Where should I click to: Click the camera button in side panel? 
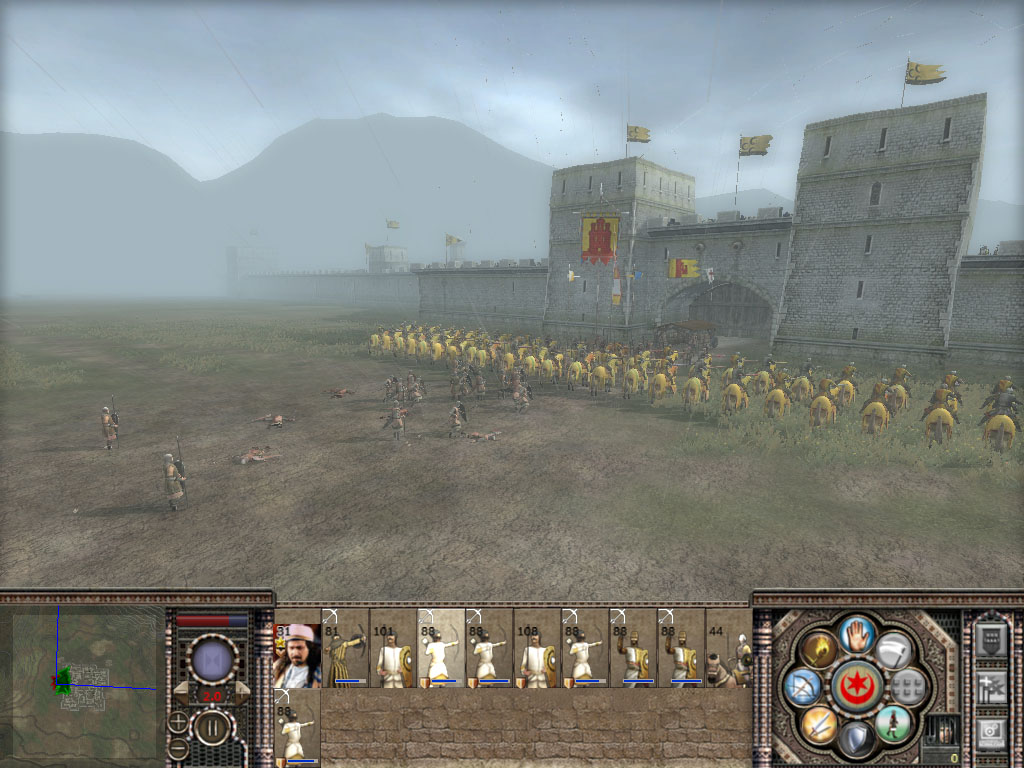coord(991,729)
